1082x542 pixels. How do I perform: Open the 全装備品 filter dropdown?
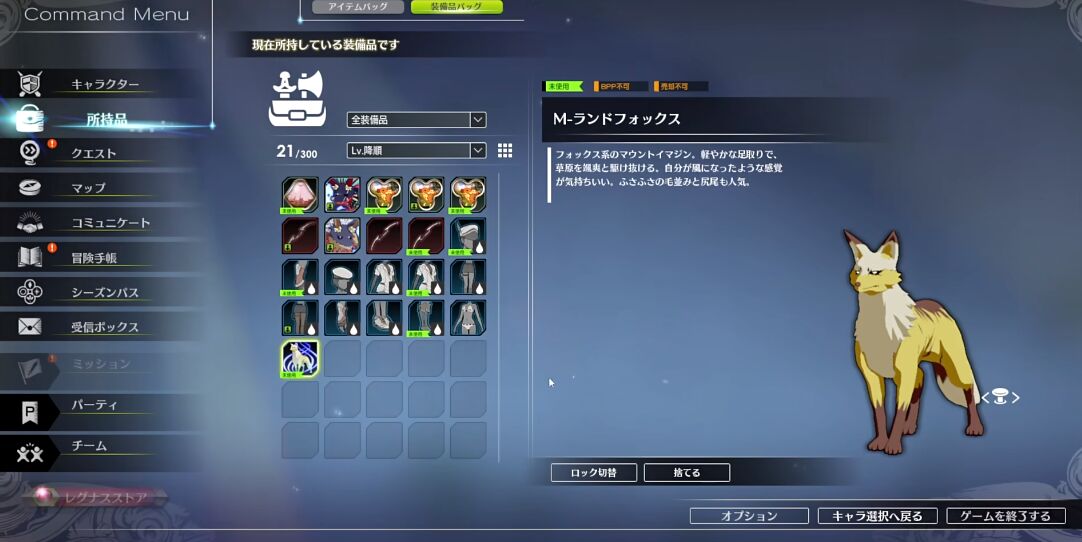point(416,120)
